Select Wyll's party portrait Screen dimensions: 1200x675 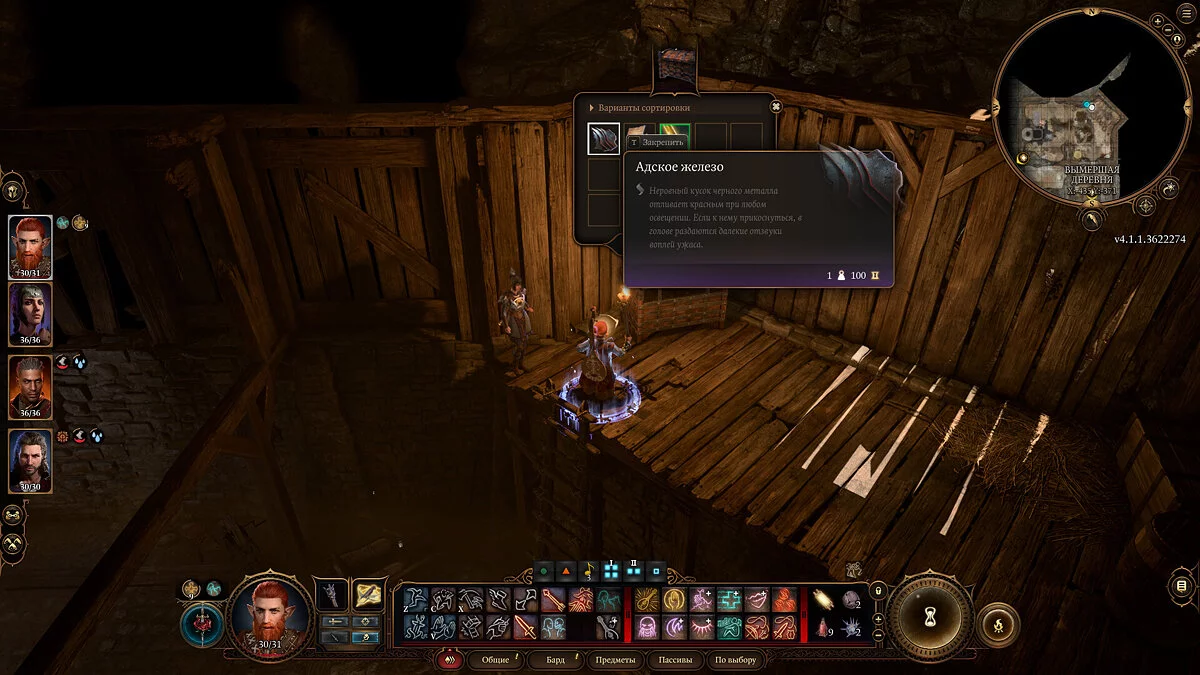click(30, 387)
